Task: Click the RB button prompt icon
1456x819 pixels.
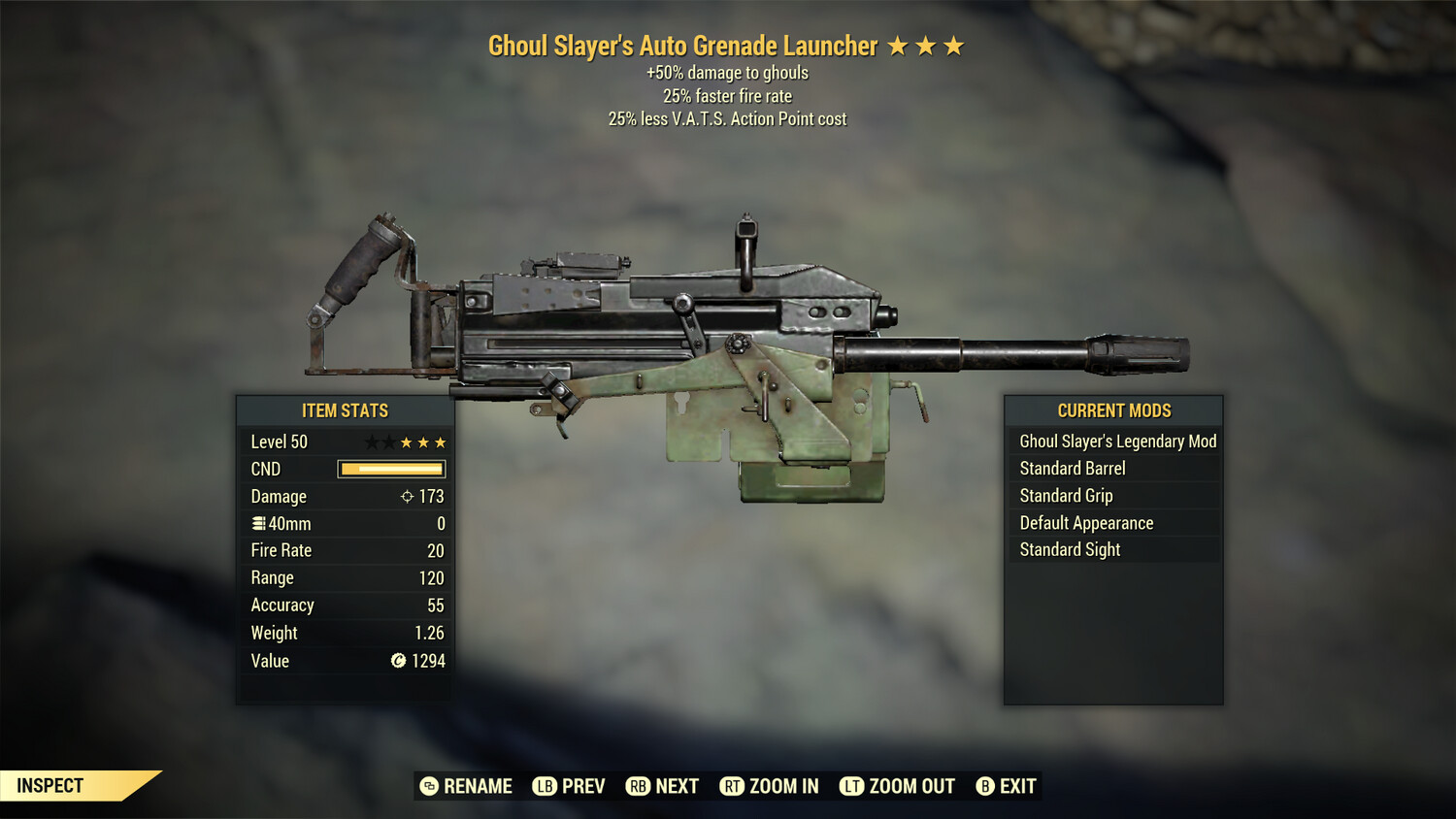Action: click(640, 786)
